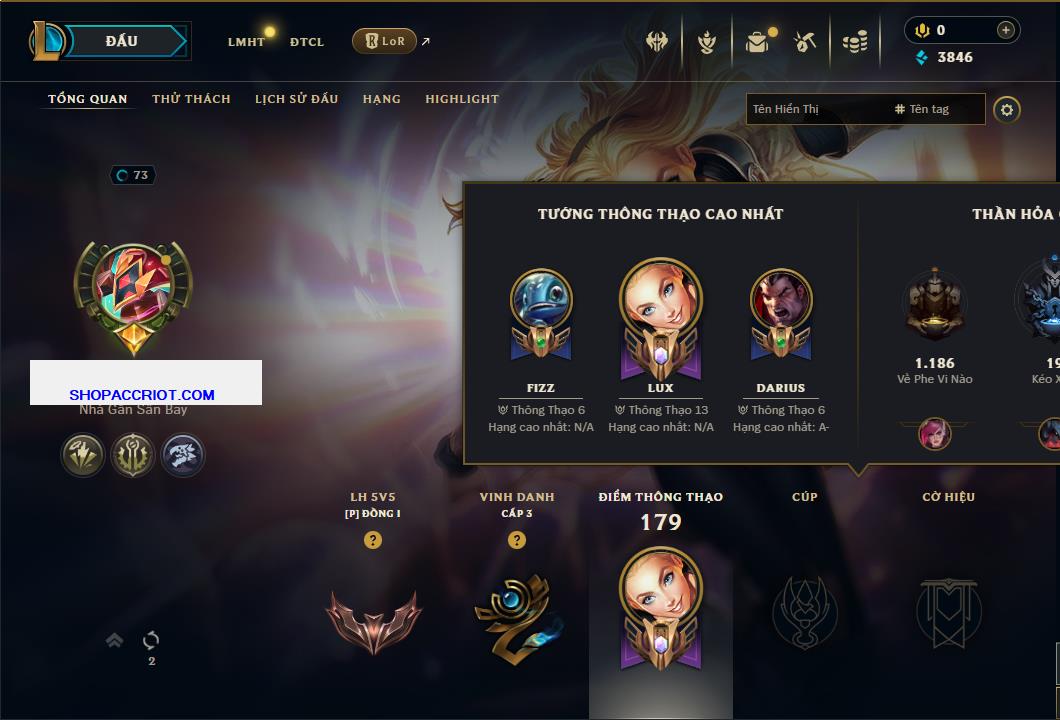
Task: Click the Tên Hiển Thị search field
Action: pos(815,109)
